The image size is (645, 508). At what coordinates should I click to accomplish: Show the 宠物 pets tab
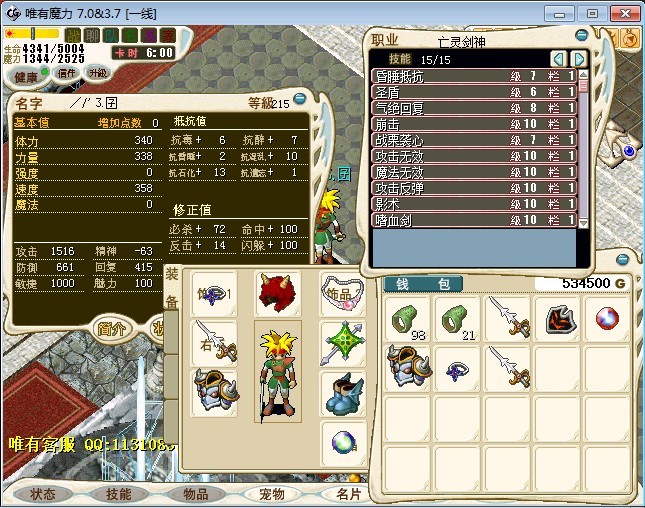coord(271,494)
